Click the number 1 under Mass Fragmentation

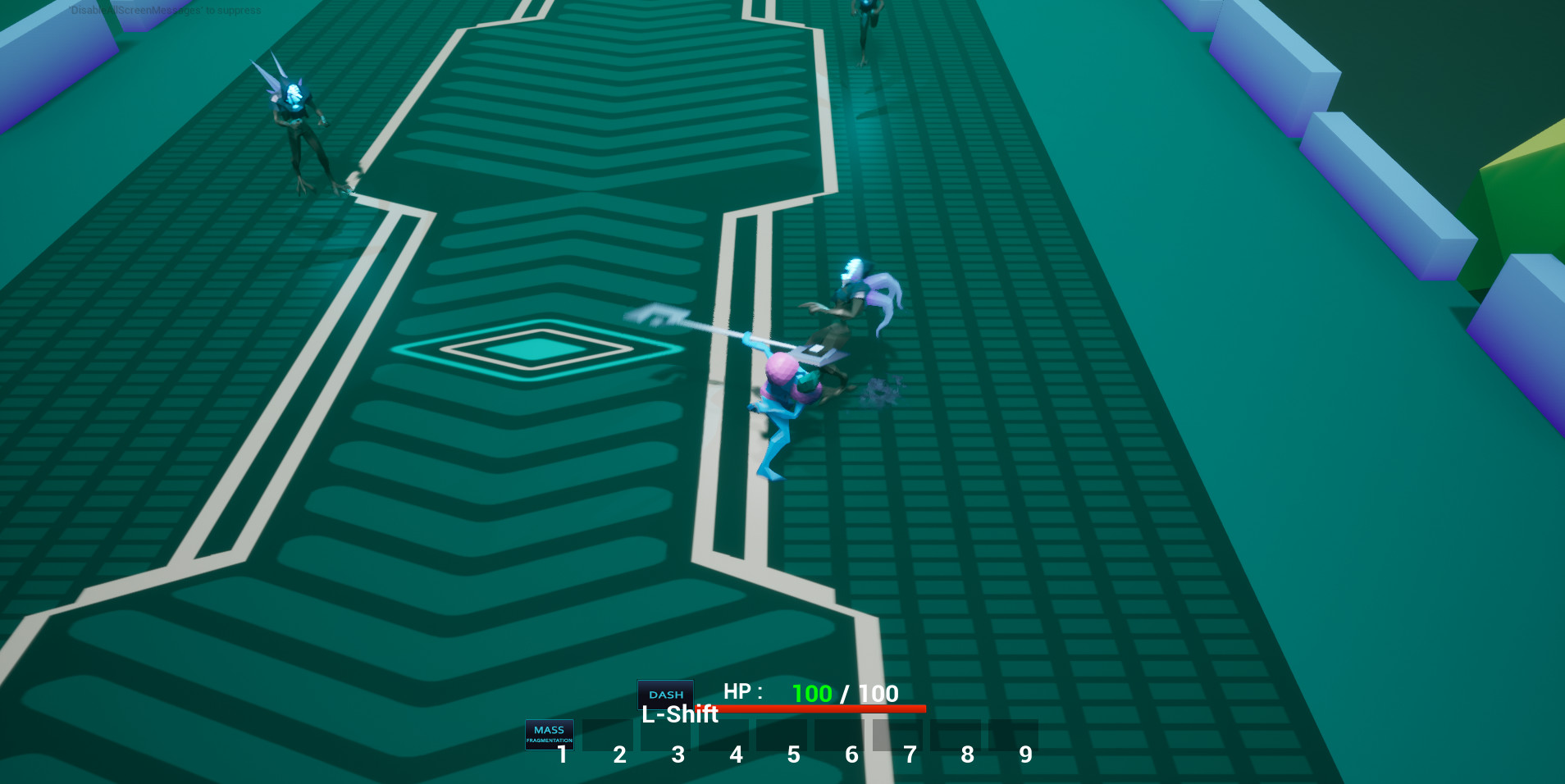562,754
